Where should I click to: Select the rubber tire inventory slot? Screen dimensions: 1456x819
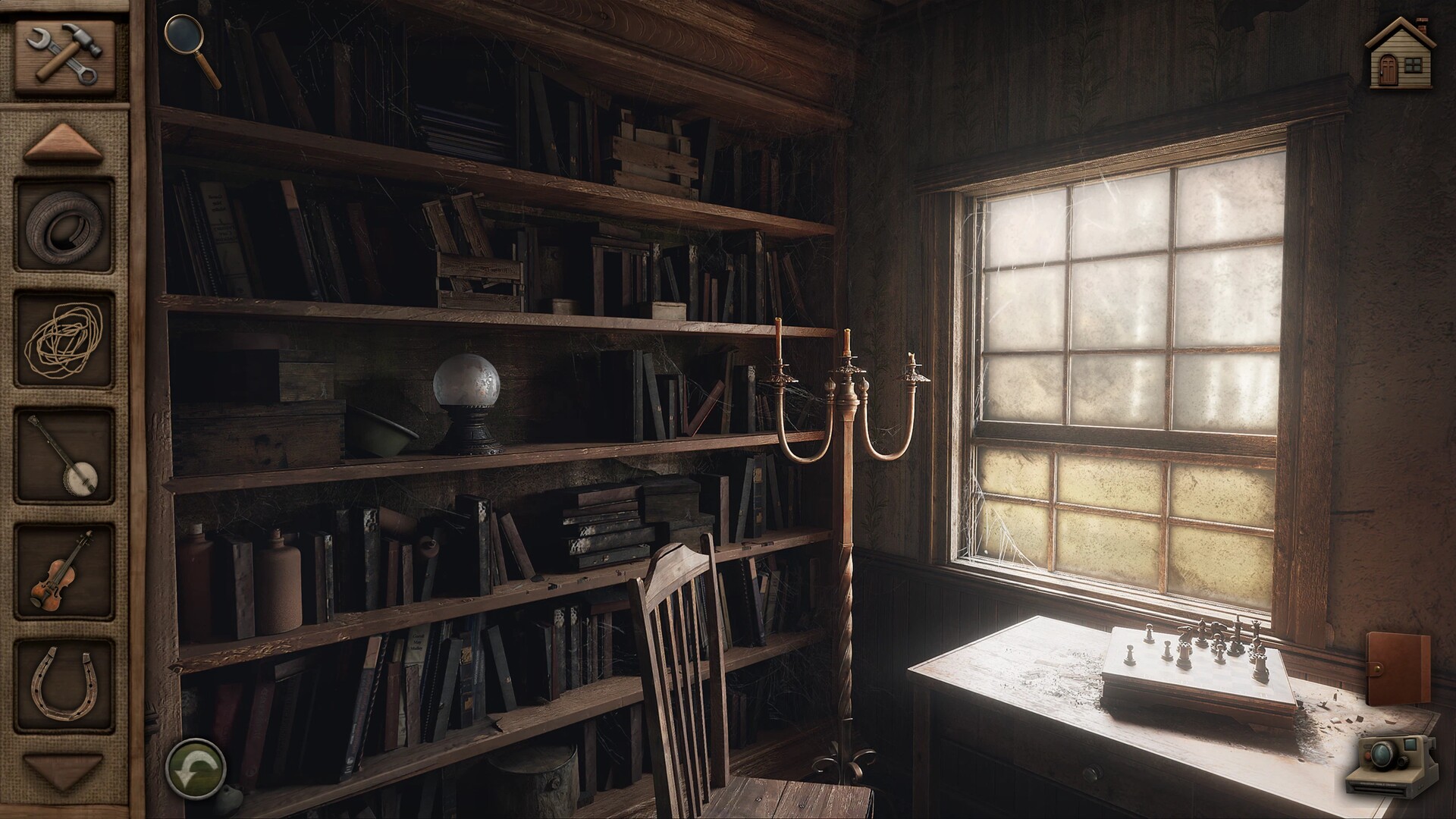coord(64,225)
